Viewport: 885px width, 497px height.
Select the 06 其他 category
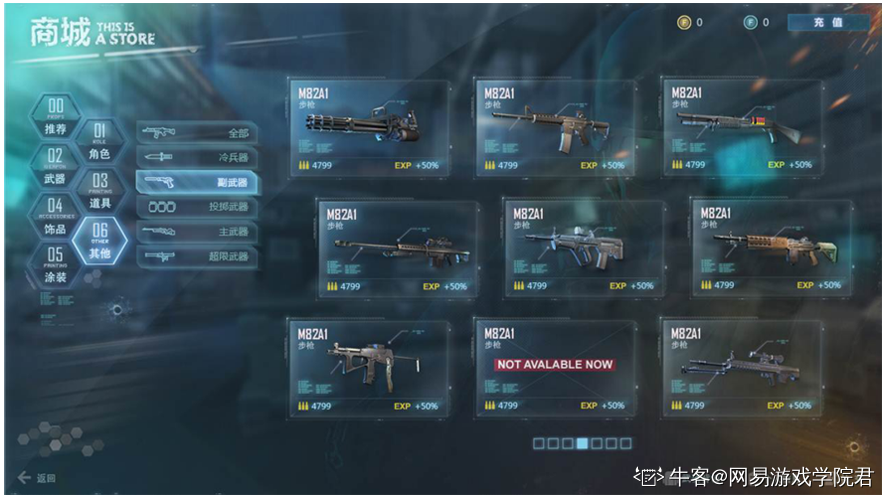[x=100, y=241]
